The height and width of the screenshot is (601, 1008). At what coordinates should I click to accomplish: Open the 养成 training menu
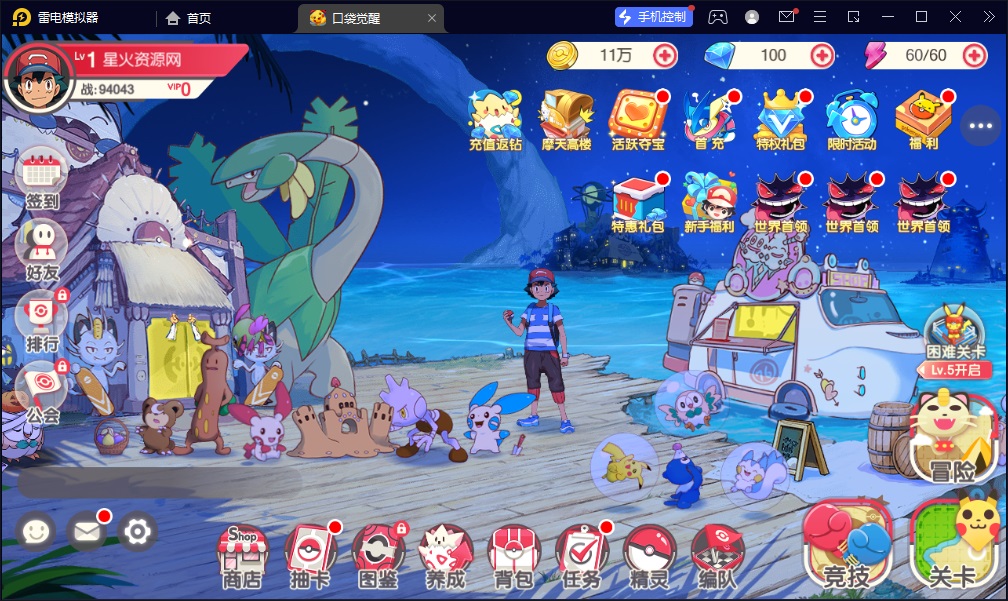[x=444, y=554]
